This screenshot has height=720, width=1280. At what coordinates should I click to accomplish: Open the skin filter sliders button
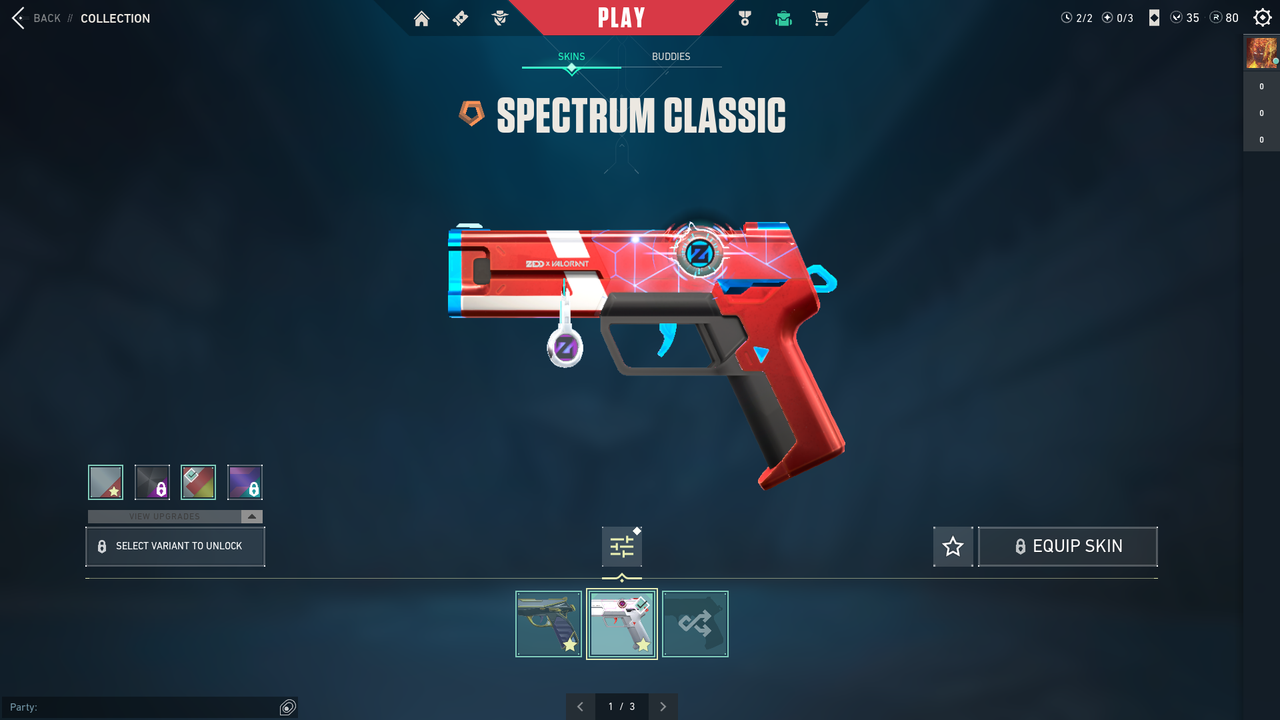click(x=622, y=547)
